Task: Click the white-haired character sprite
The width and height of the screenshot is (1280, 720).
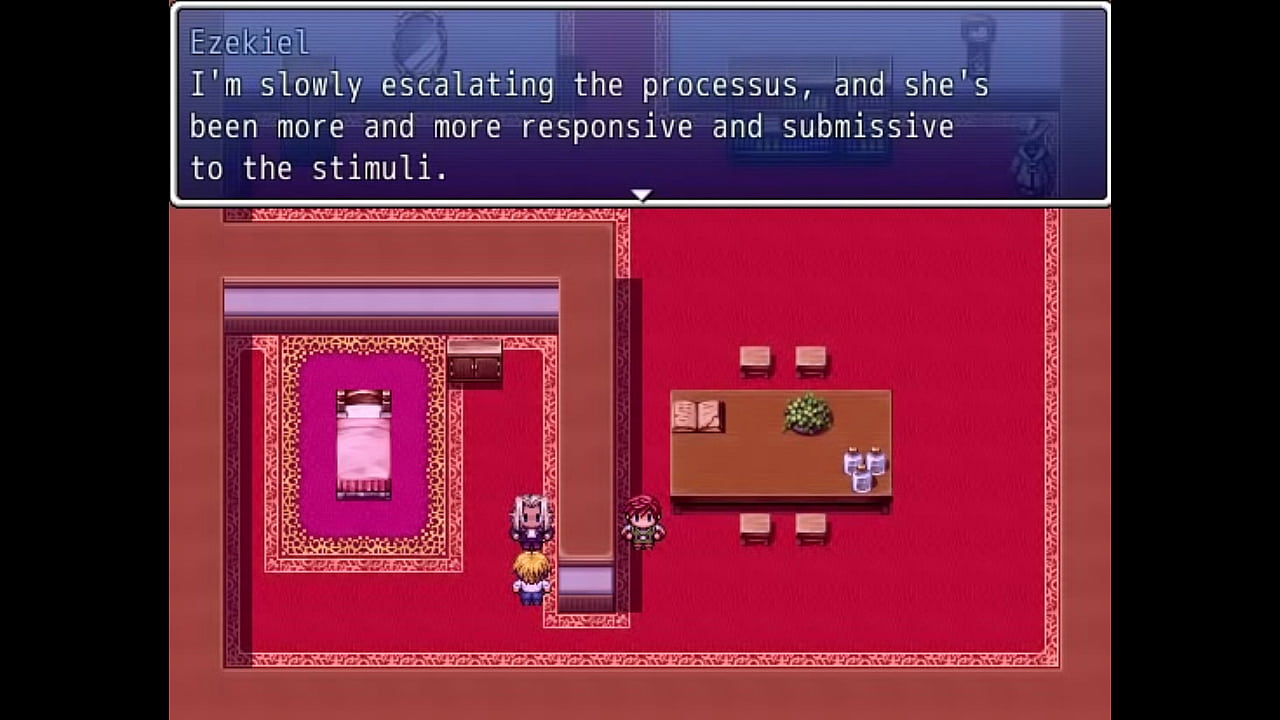Action: click(531, 520)
